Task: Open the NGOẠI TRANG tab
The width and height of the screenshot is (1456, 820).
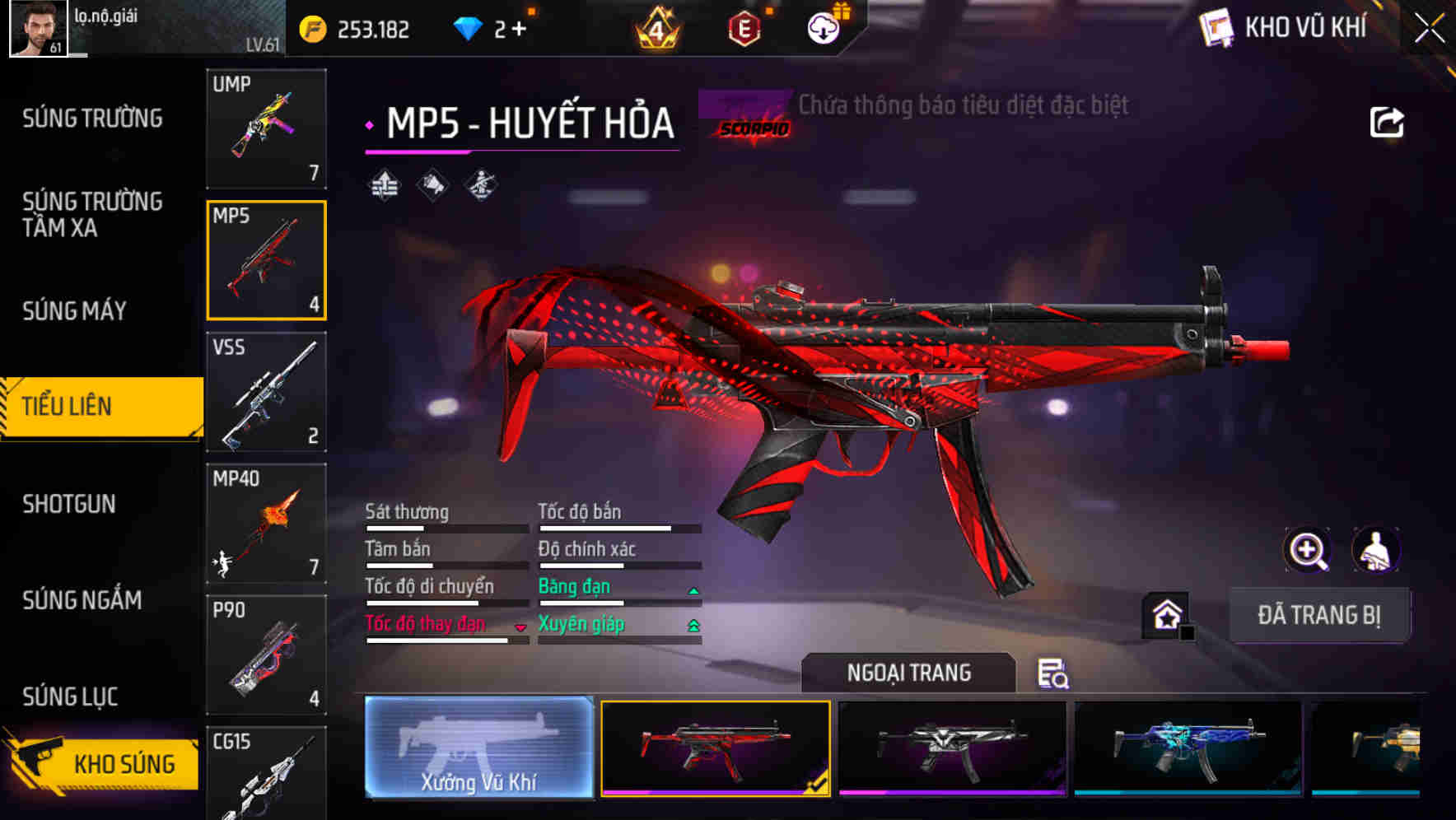Action: point(909,672)
